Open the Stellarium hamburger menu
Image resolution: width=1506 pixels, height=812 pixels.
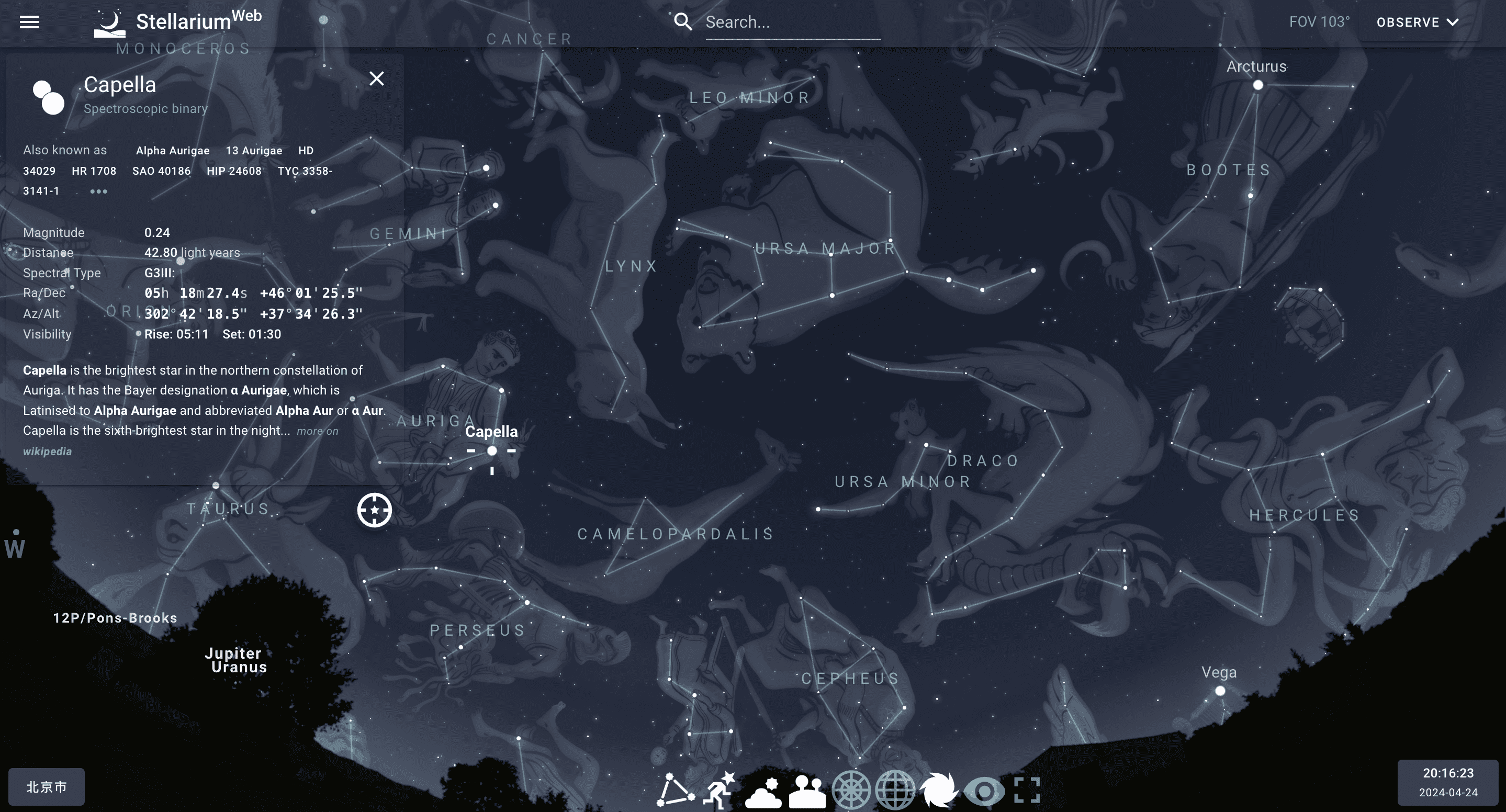coord(29,21)
